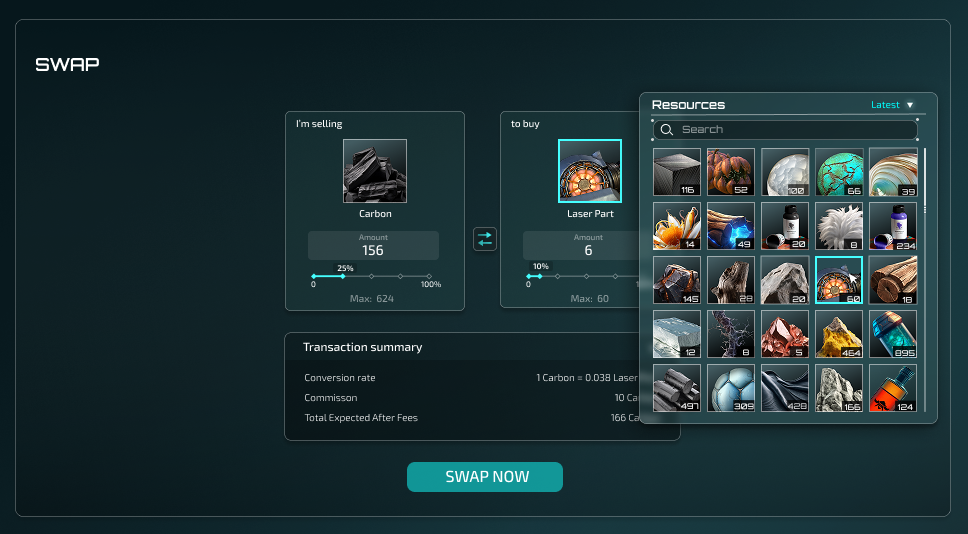Edit the selling Amount field showing 156
Screen dimensions: 968x534
tap(373, 246)
